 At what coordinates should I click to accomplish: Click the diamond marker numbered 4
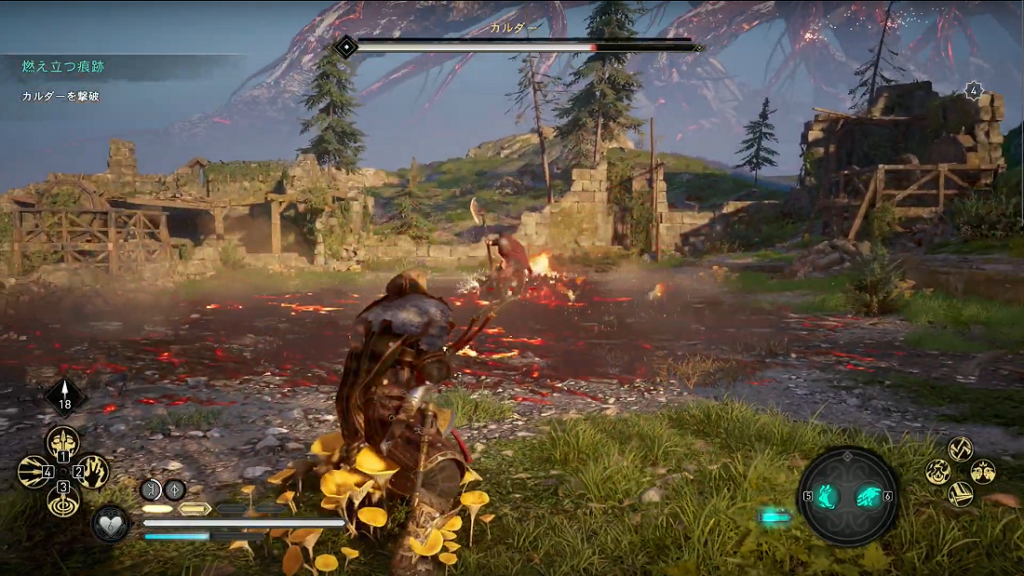pyautogui.click(x=973, y=90)
